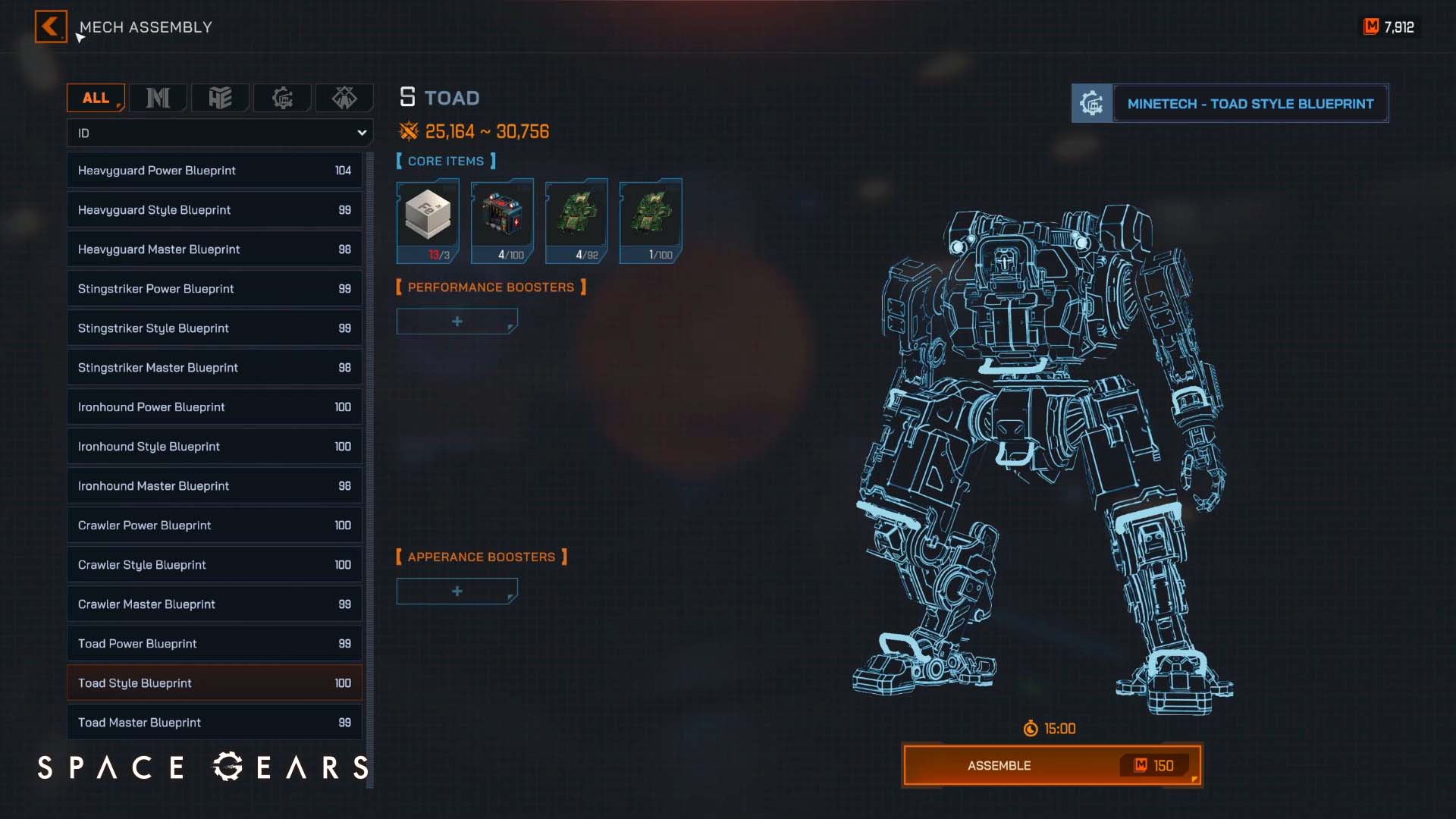Pick Crawler Power Blueprint from list
Image resolution: width=1456 pixels, height=819 pixels.
tap(214, 526)
